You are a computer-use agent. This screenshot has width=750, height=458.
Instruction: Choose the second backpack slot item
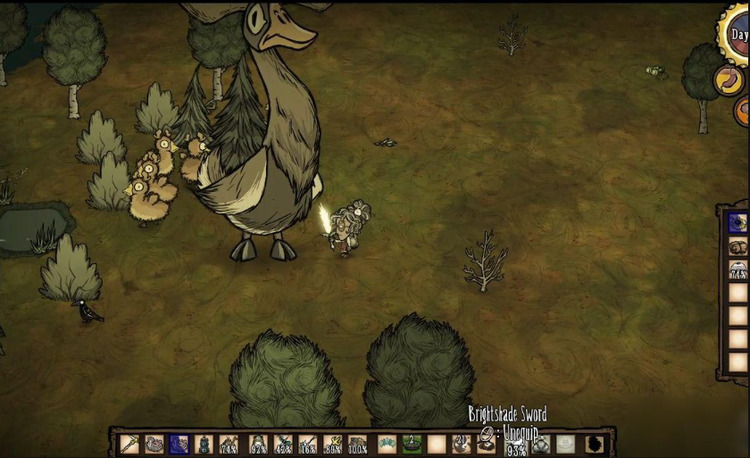738,247
